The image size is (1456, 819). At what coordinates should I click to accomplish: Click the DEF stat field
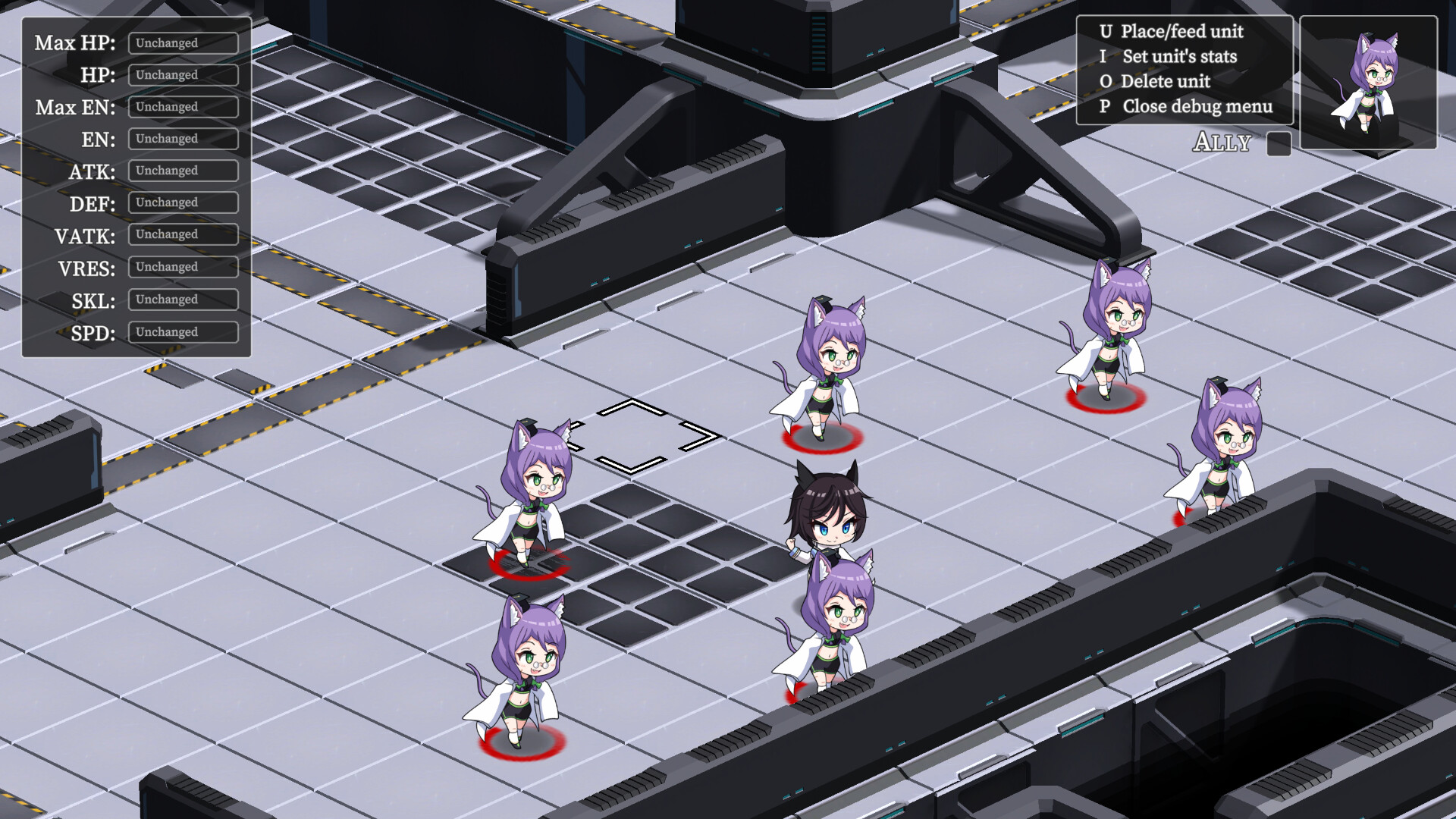pyautogui.click(x=183, y=202)
